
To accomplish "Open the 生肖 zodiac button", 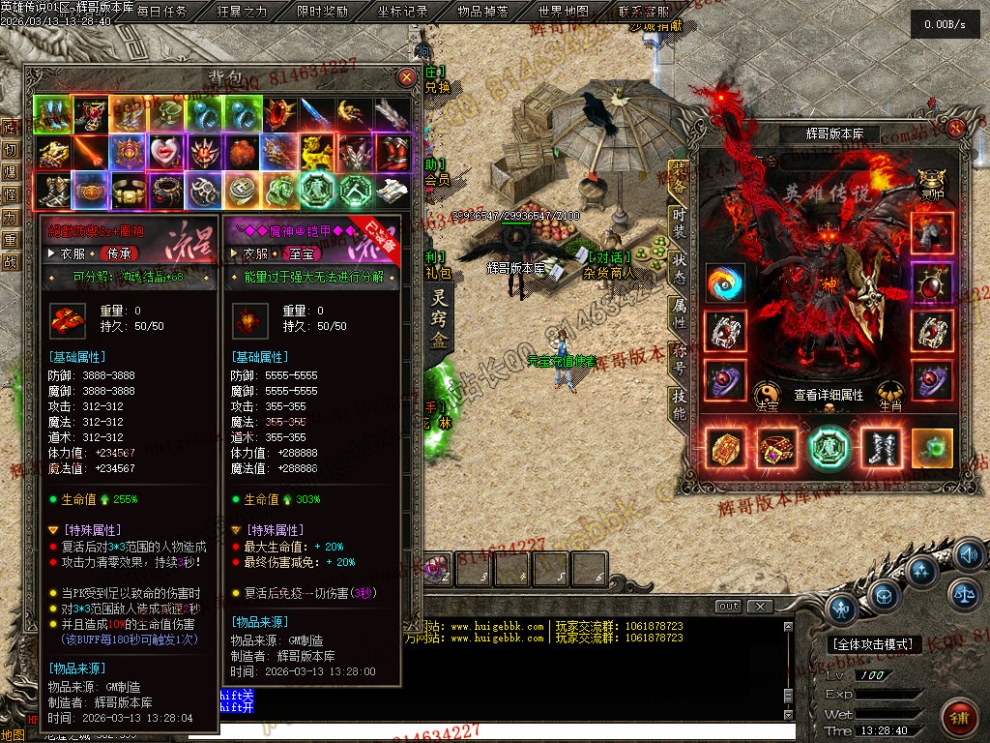I will click(x=891, y=395).
